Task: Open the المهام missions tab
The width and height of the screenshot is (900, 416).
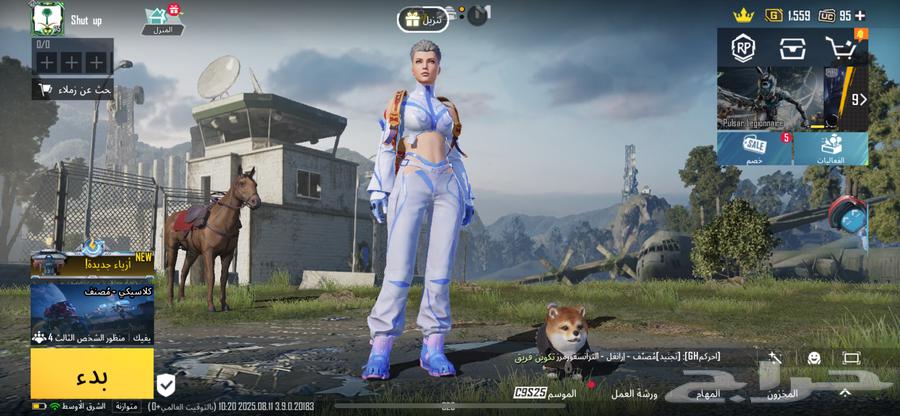Action: pos(708,394)
